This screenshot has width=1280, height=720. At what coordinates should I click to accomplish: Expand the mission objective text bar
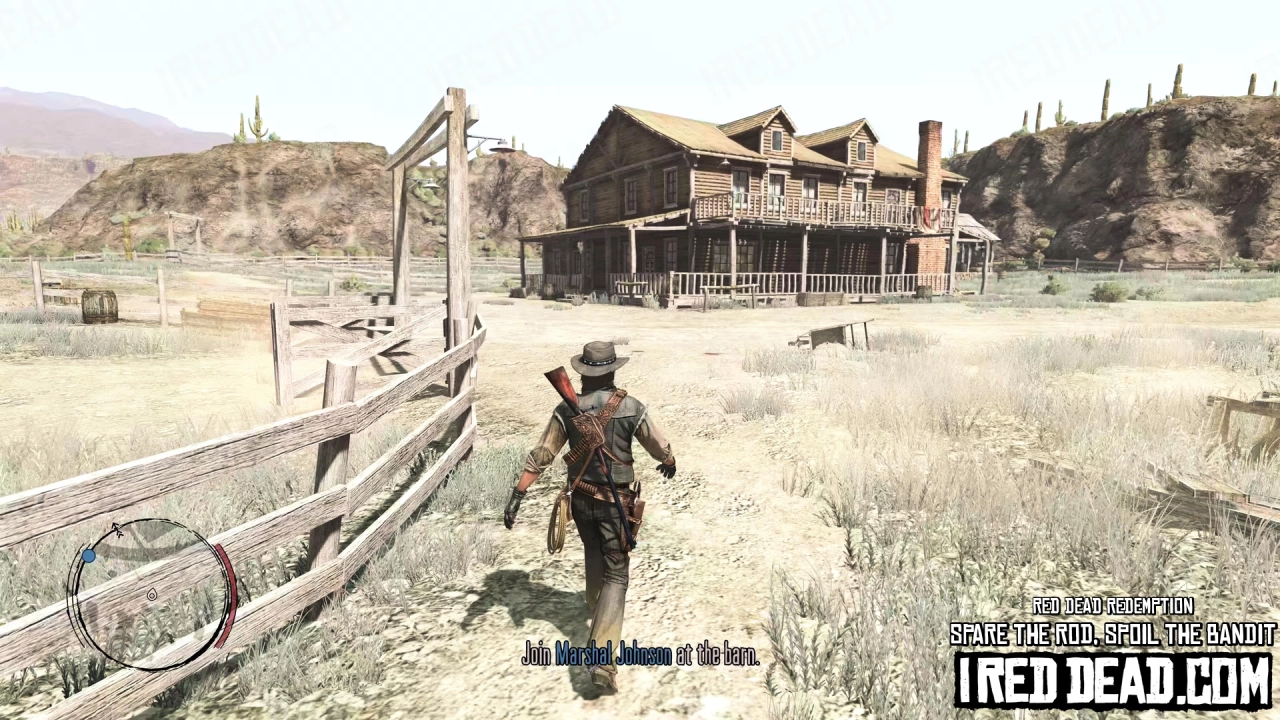[x=640, y=655]
